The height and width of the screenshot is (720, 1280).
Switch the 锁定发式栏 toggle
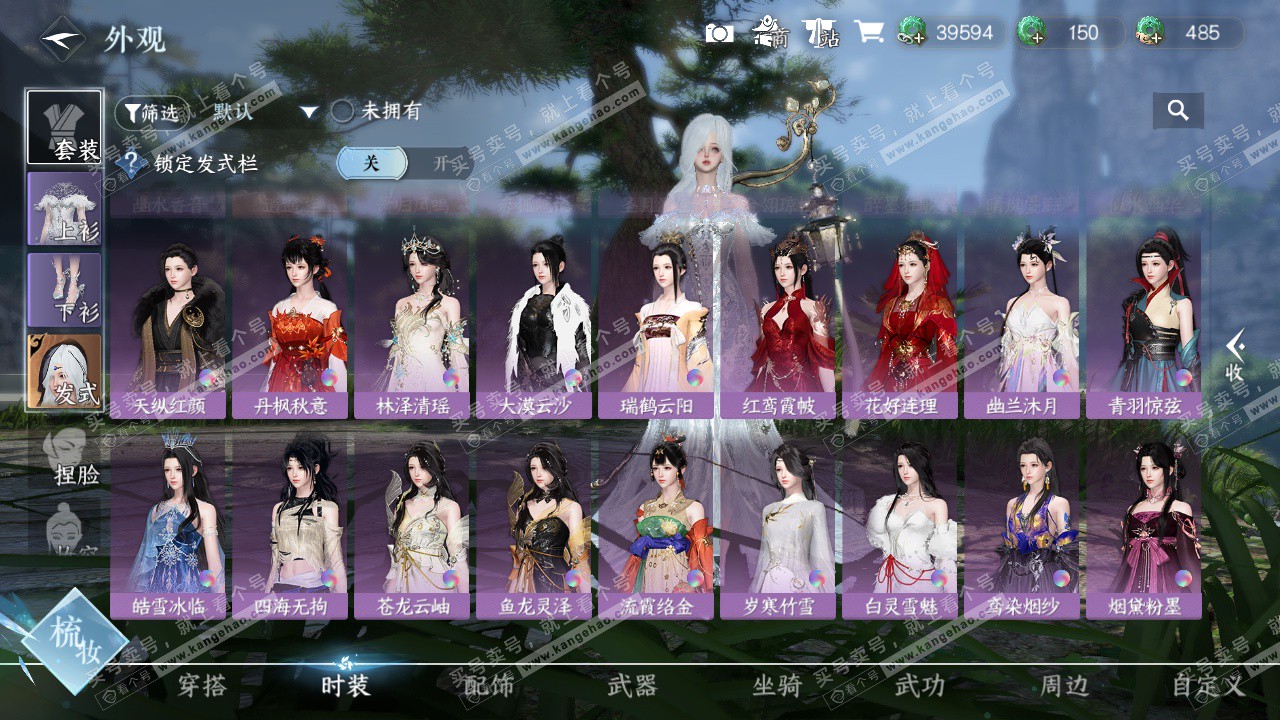coord(404,163)
